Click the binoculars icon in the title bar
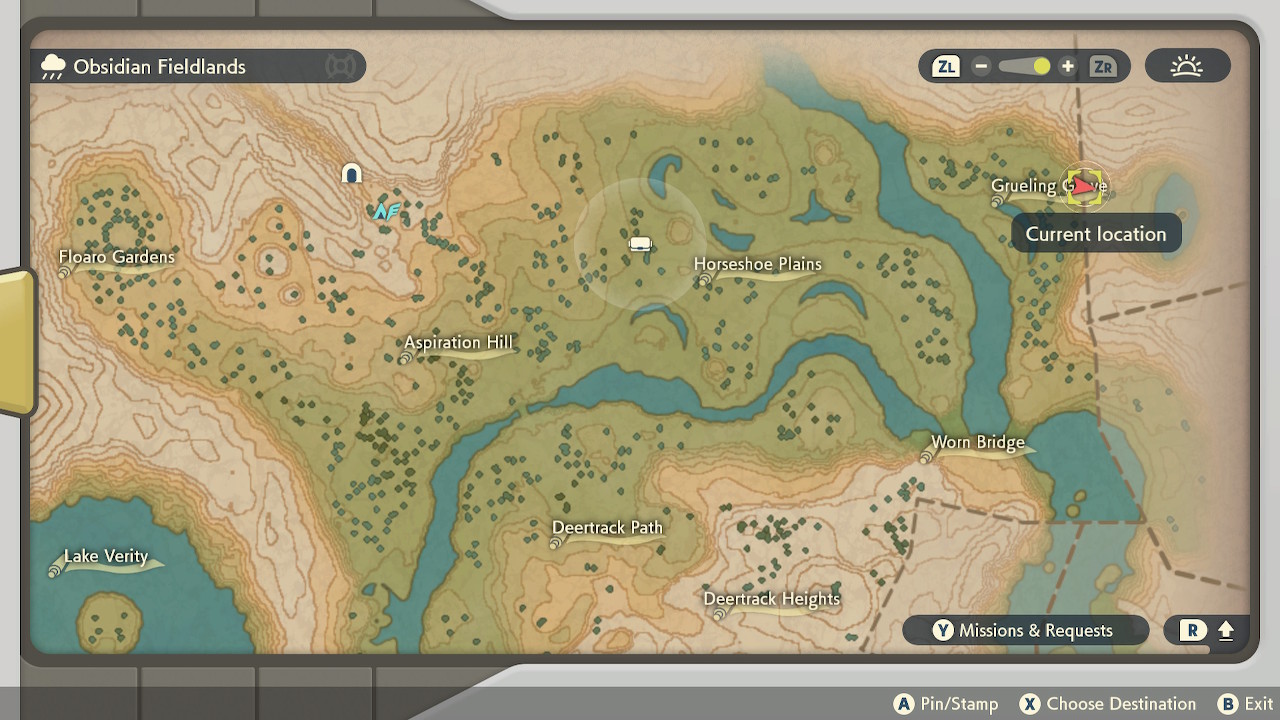The image size is (1280, 720). pyautogui.click(x=340, y=66)
